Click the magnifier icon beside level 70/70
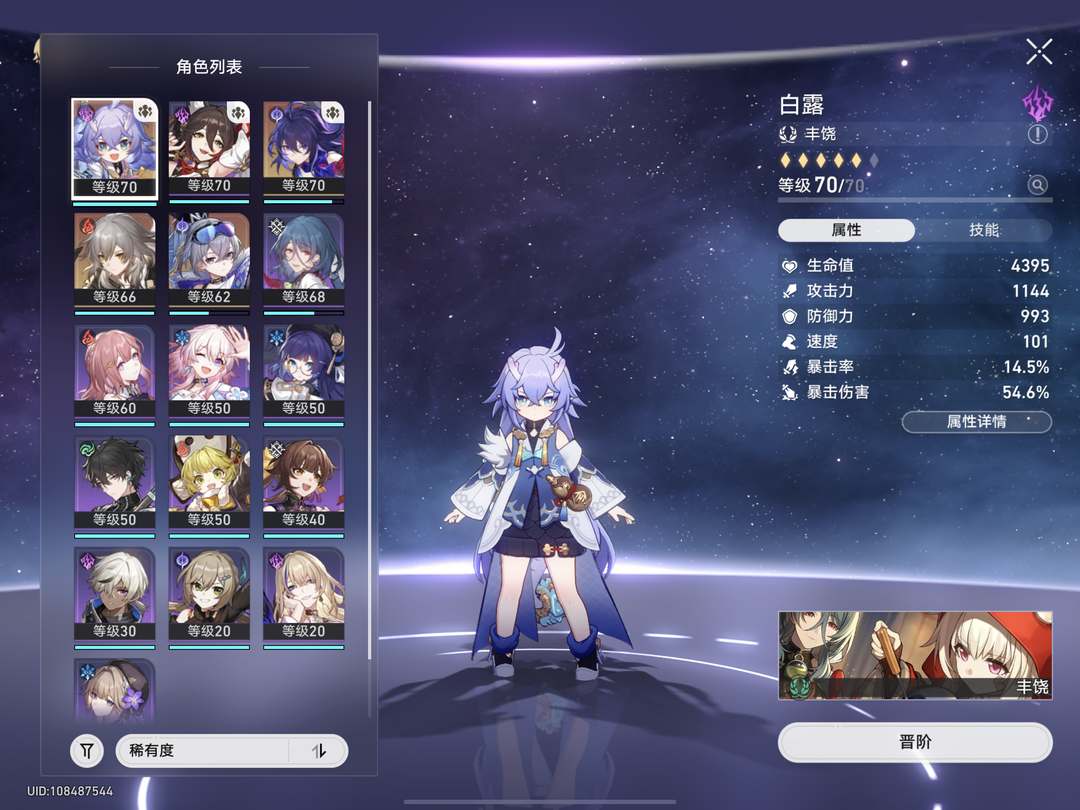 coord(1037,185)
